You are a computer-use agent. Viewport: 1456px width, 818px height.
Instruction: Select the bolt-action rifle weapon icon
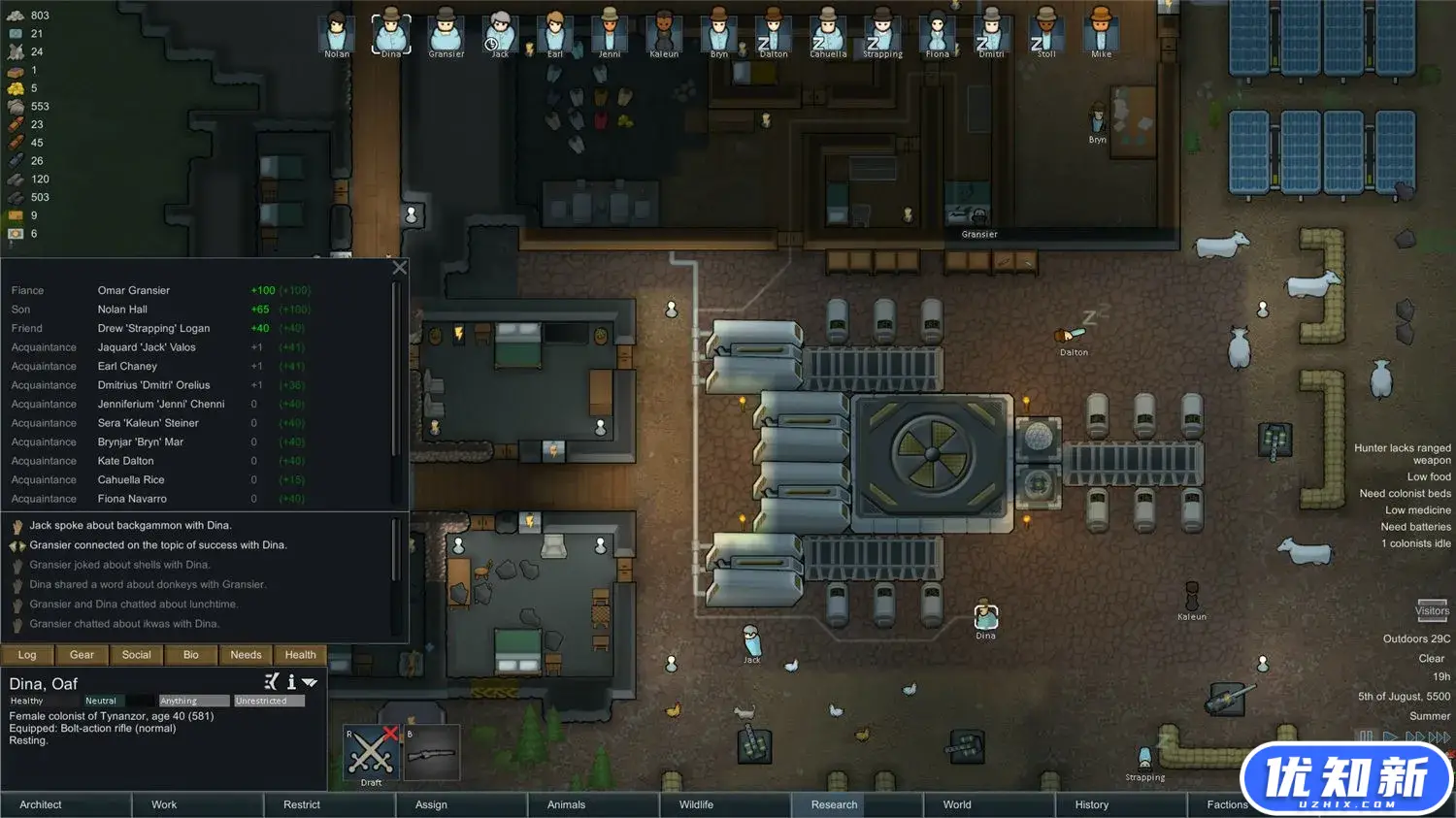coord(431,753)
